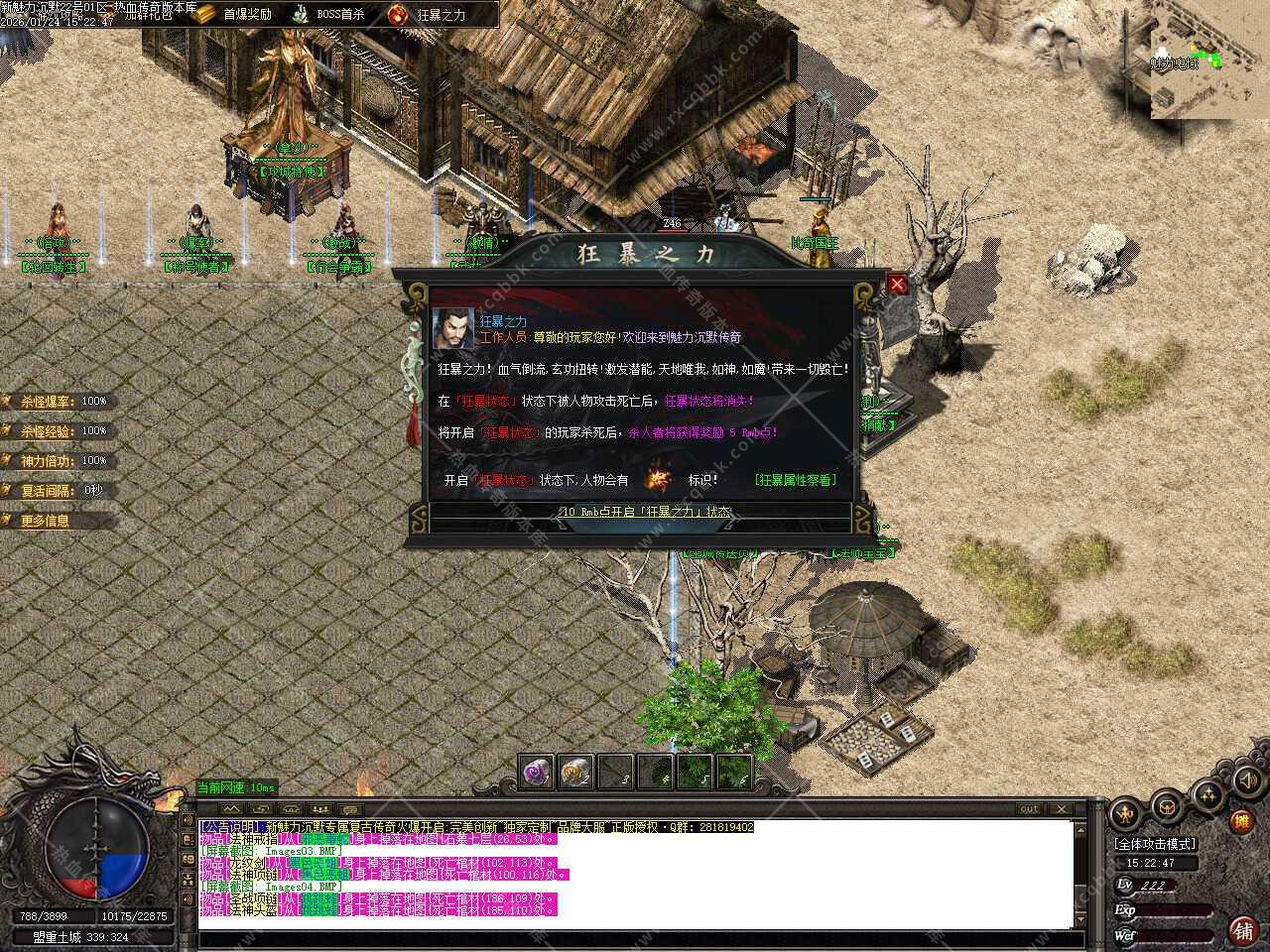Open the bag round button
Image resolution: width=1270 pixels, height=952 pixels.
tap(1166, 805)
